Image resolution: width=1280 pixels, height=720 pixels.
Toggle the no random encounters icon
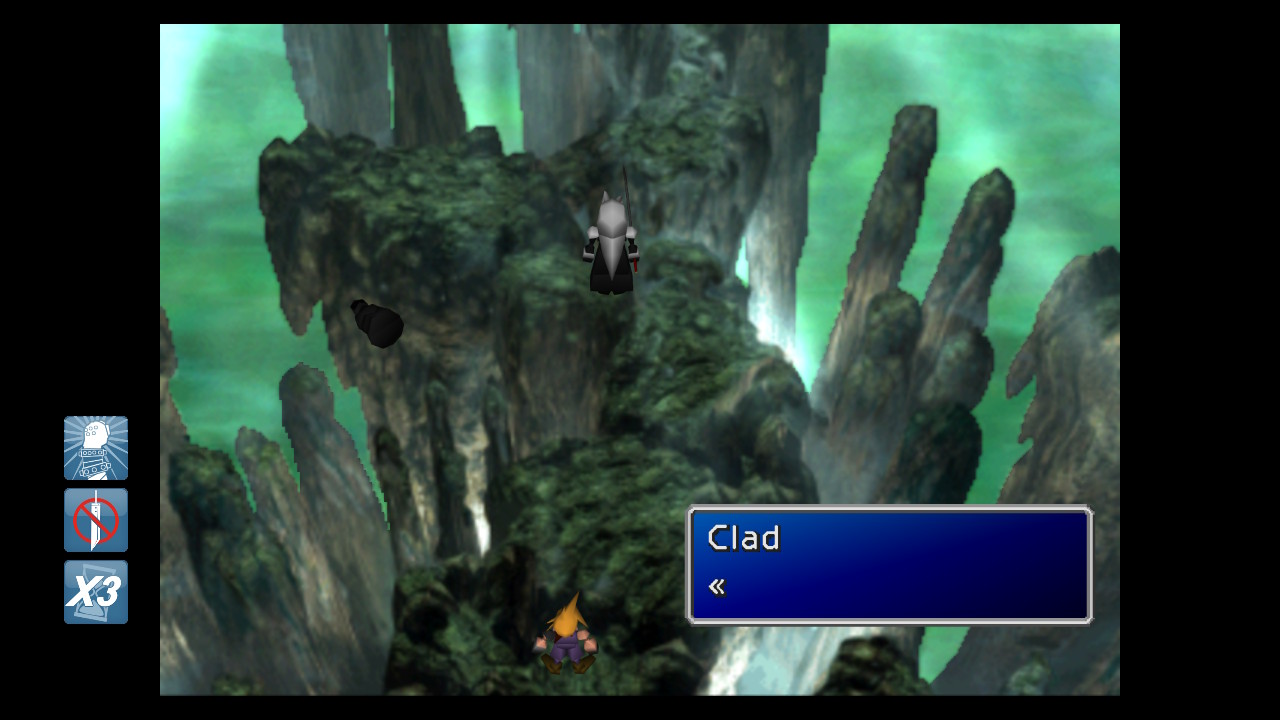[96, 520]
